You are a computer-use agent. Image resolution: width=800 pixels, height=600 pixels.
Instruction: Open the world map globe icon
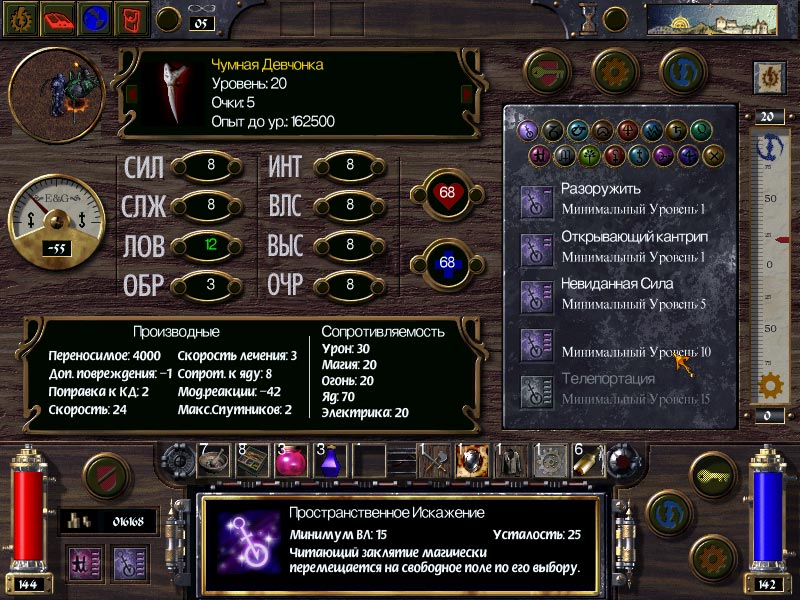95,16
